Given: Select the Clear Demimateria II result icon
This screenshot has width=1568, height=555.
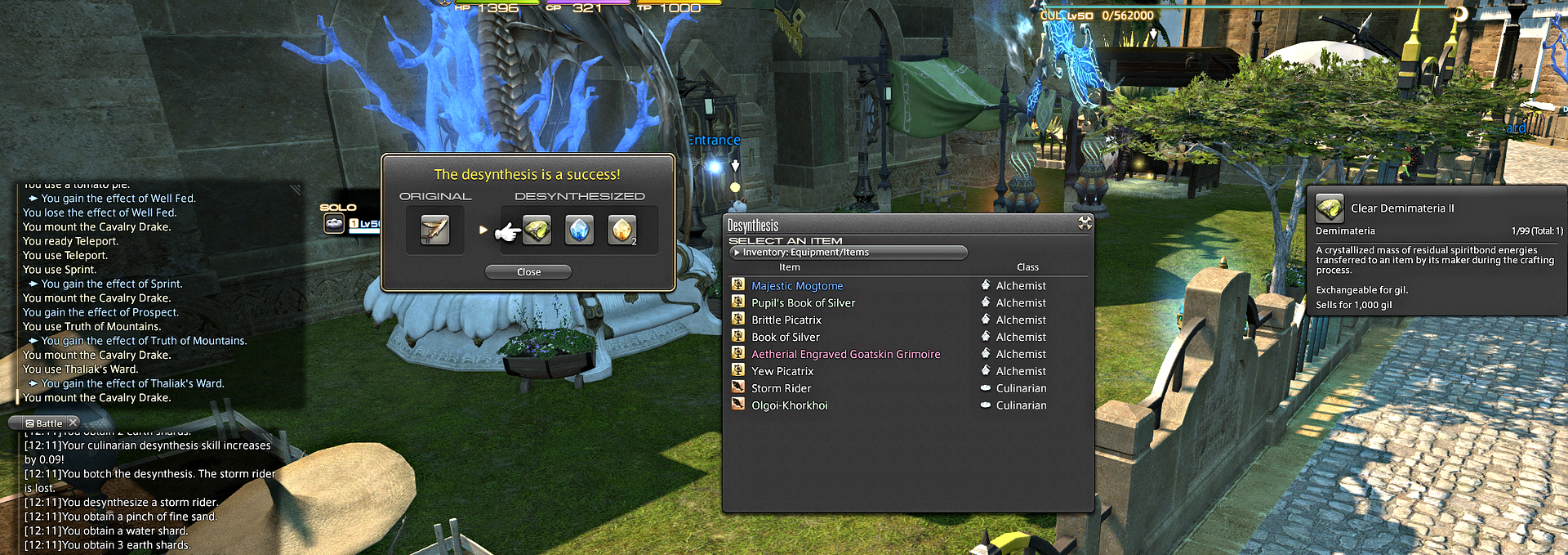Looking at the screenshot, I should point(537,231).
